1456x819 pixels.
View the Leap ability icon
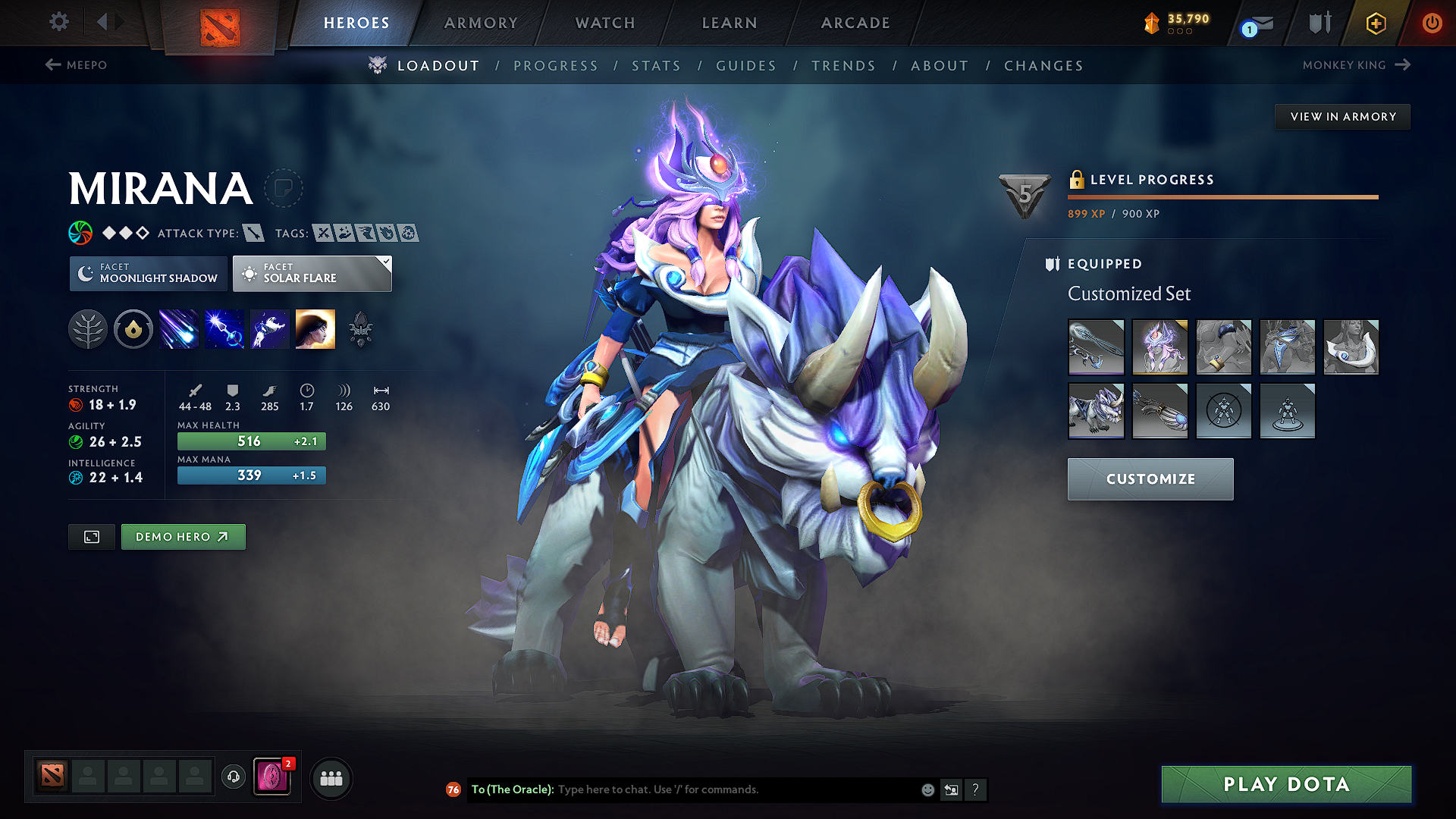point(269,328)
